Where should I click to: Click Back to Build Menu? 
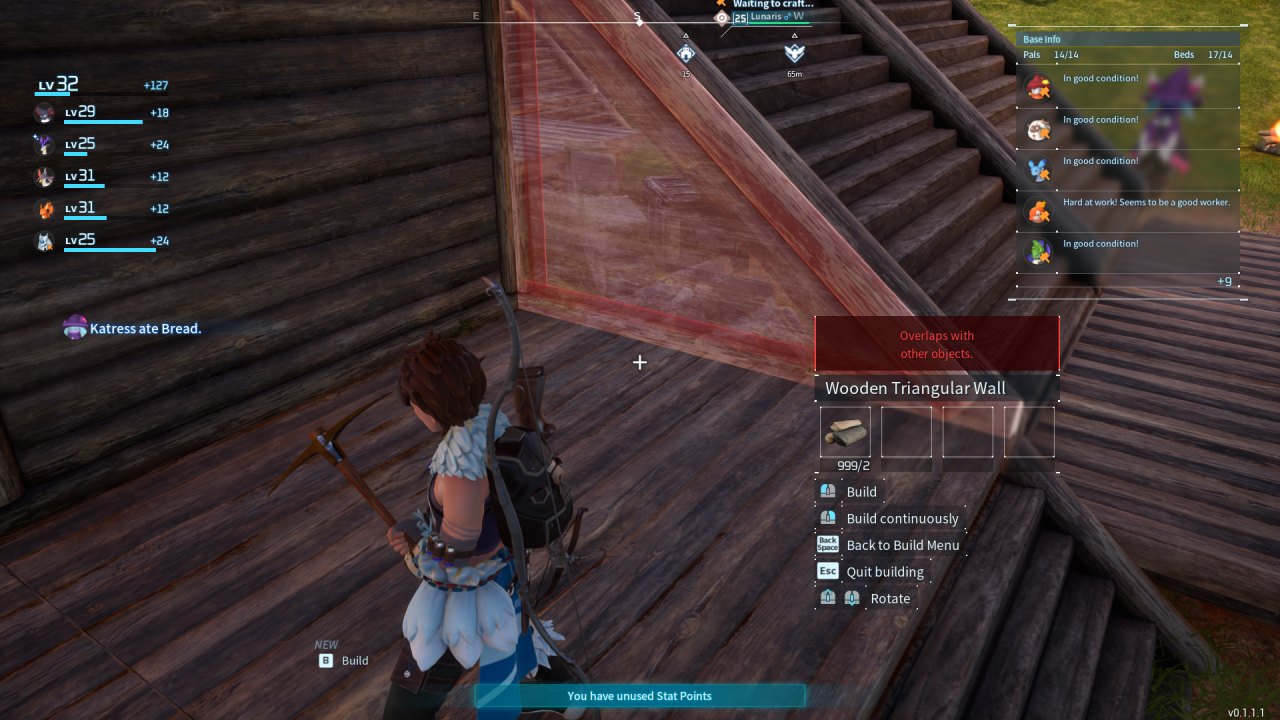903,545
